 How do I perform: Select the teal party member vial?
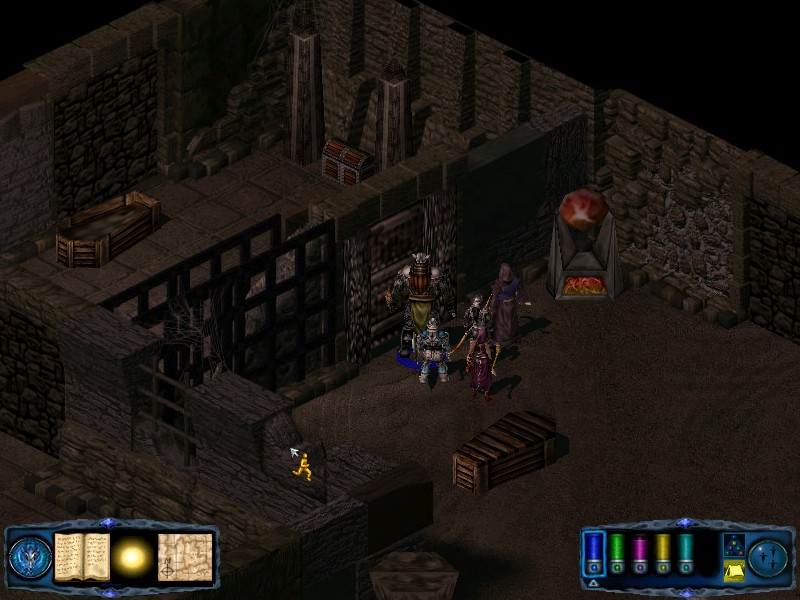(686, 551)
